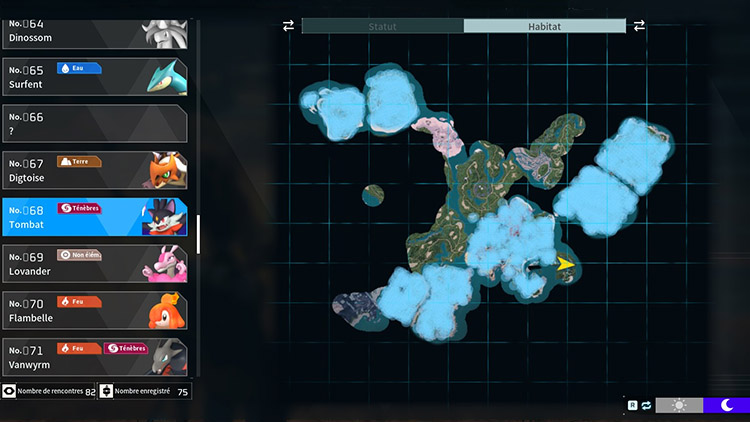Switch to the Habitat tab
The width and height of the screenshot is (750, 422).
[x=544, y=25]
